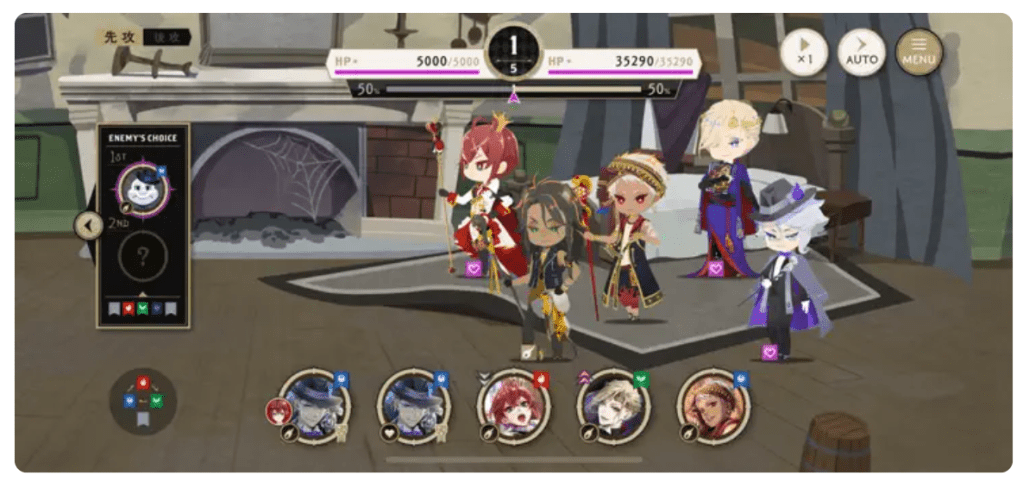Select the grey-hat card with red-haired partner icon
The image size is (1023, 488).
(x=316, y=405)
